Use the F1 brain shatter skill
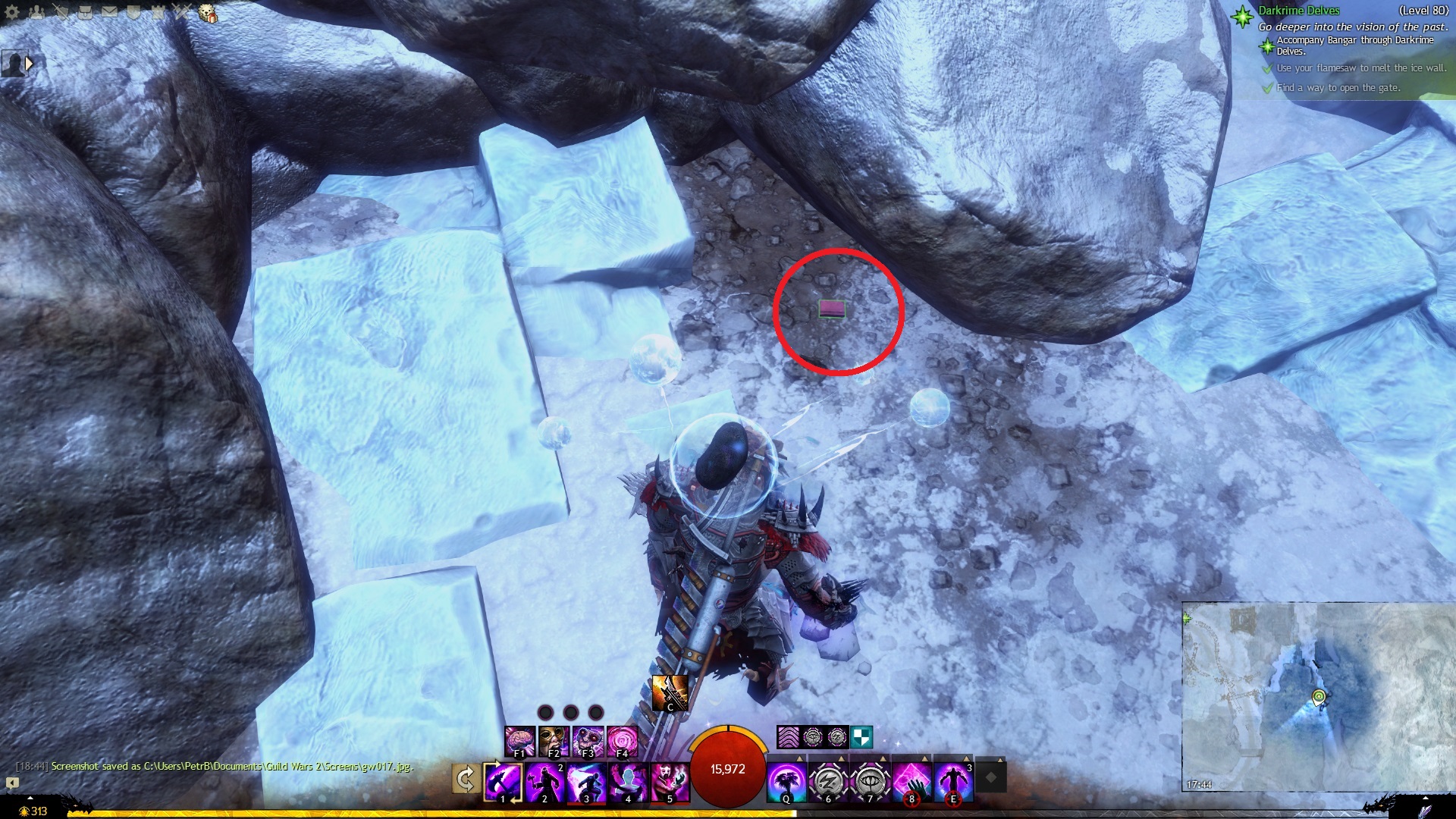1456x819 pixels. pos(520,741)
